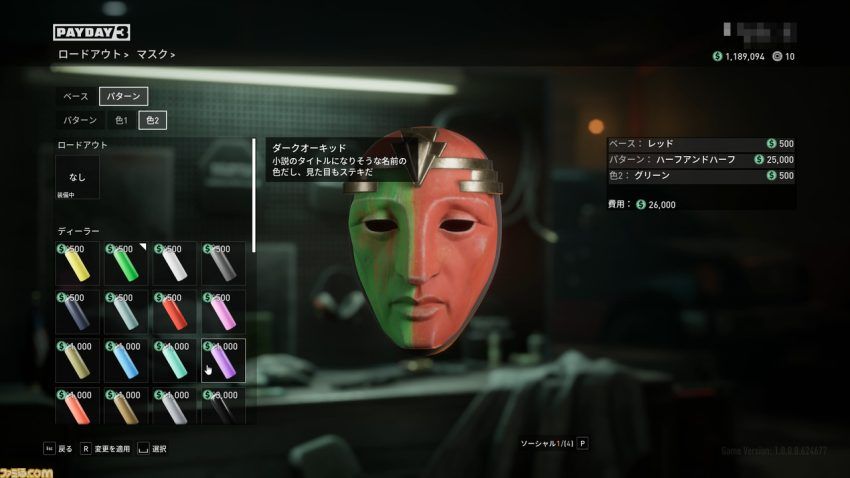
Task: Select the white color swatch
Action: [x=173, y=263]
